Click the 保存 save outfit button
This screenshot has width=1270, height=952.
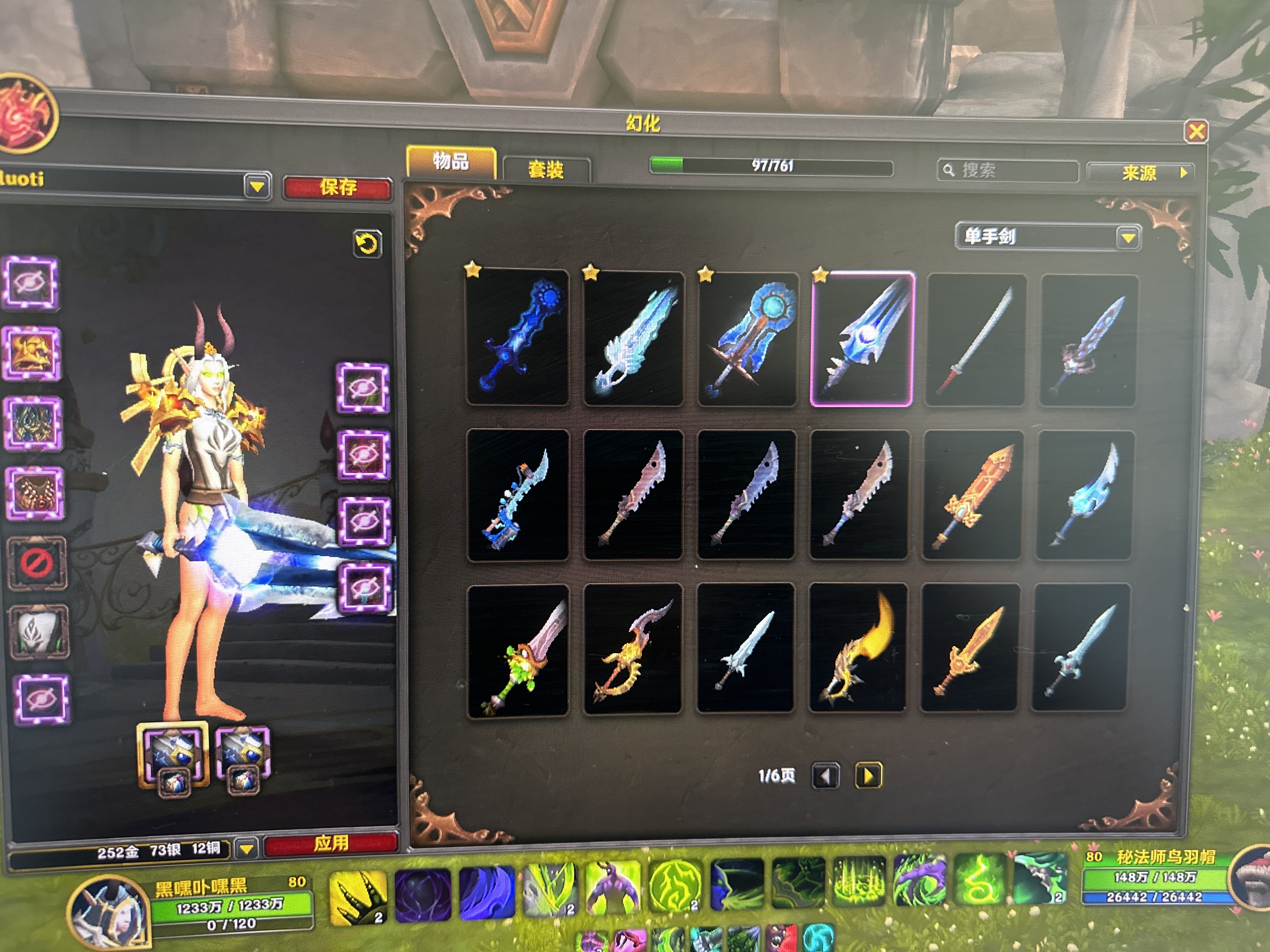pyautogui.click(x=338, y=187)
